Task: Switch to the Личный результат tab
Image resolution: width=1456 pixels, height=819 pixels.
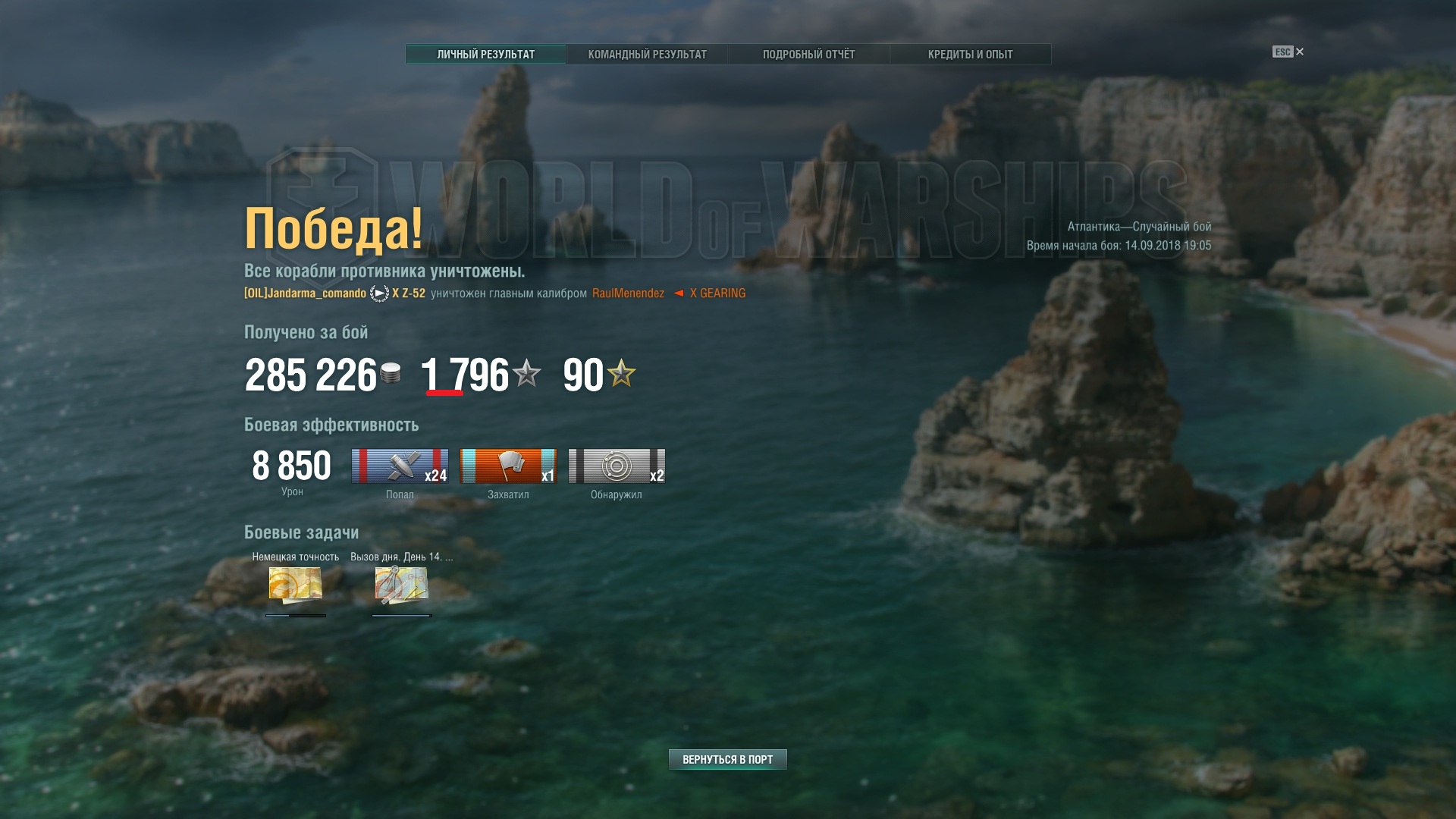Action: click(x=485, y=55)
